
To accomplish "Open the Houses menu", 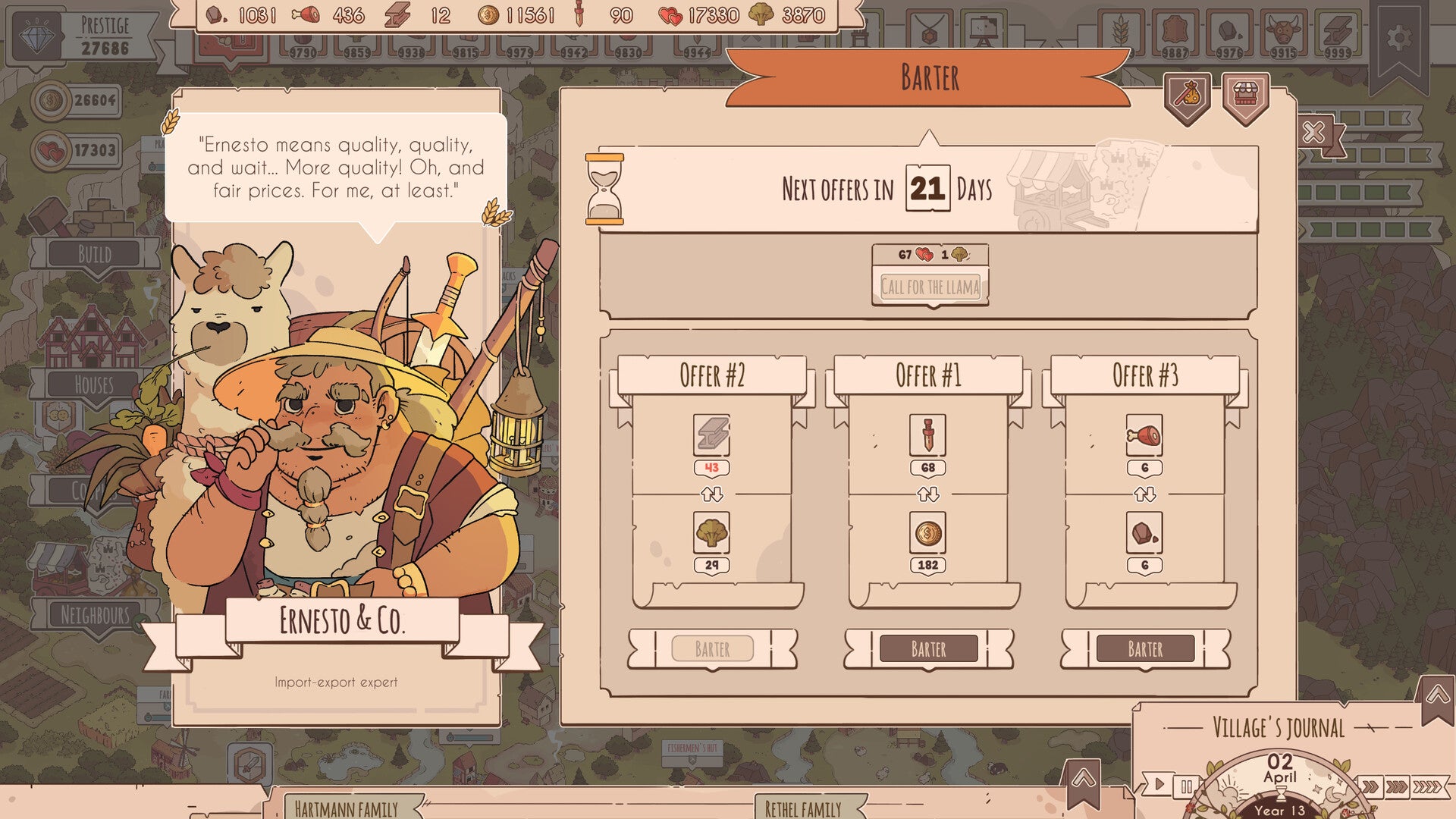I will (x=94, y=385).
